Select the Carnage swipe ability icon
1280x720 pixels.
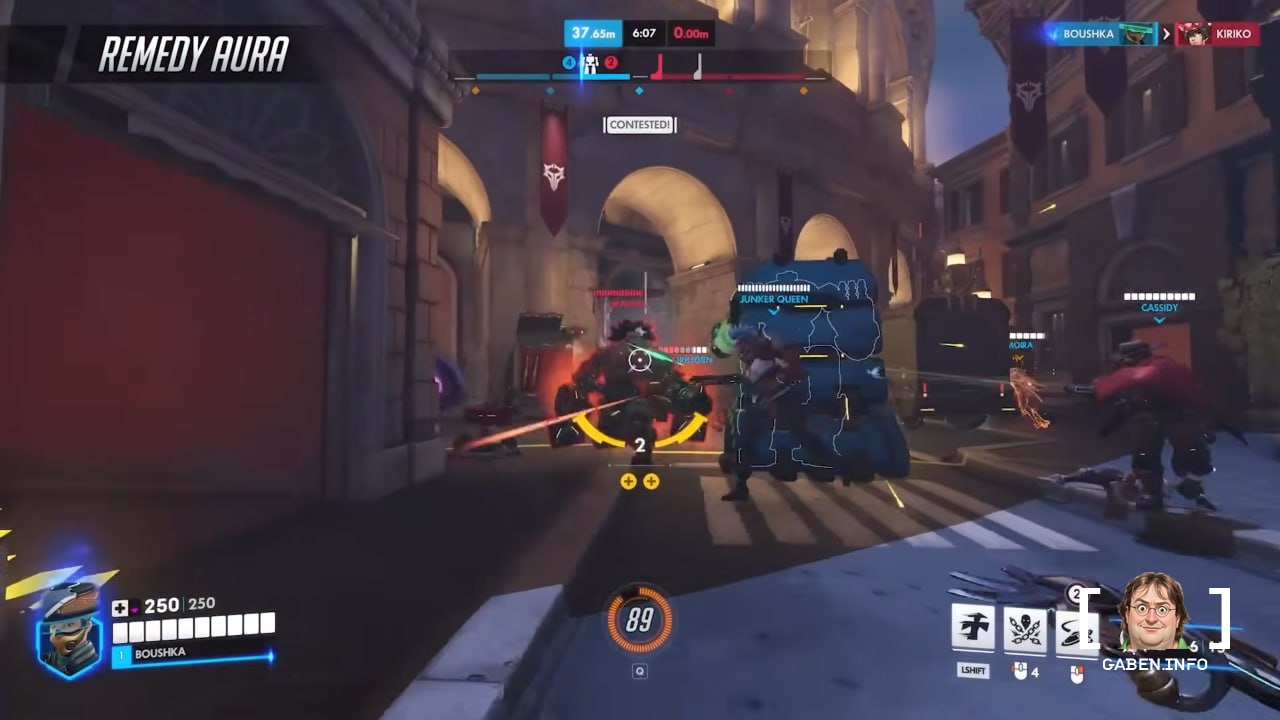pyautogui.click(x=1073, y=627)
